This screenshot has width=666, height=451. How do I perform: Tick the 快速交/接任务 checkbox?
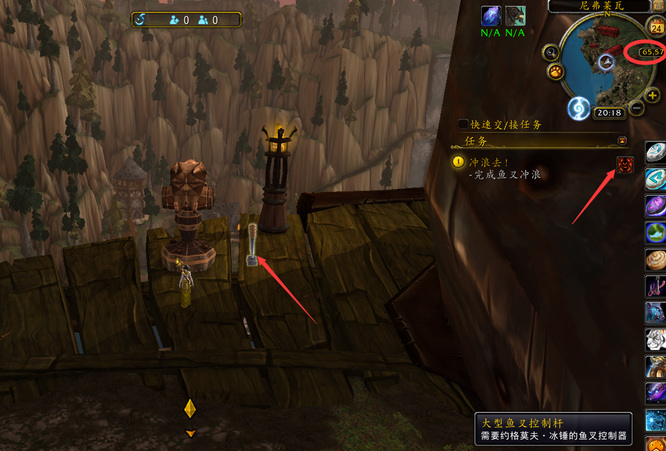pyautogui.click(x=461, y=125)
